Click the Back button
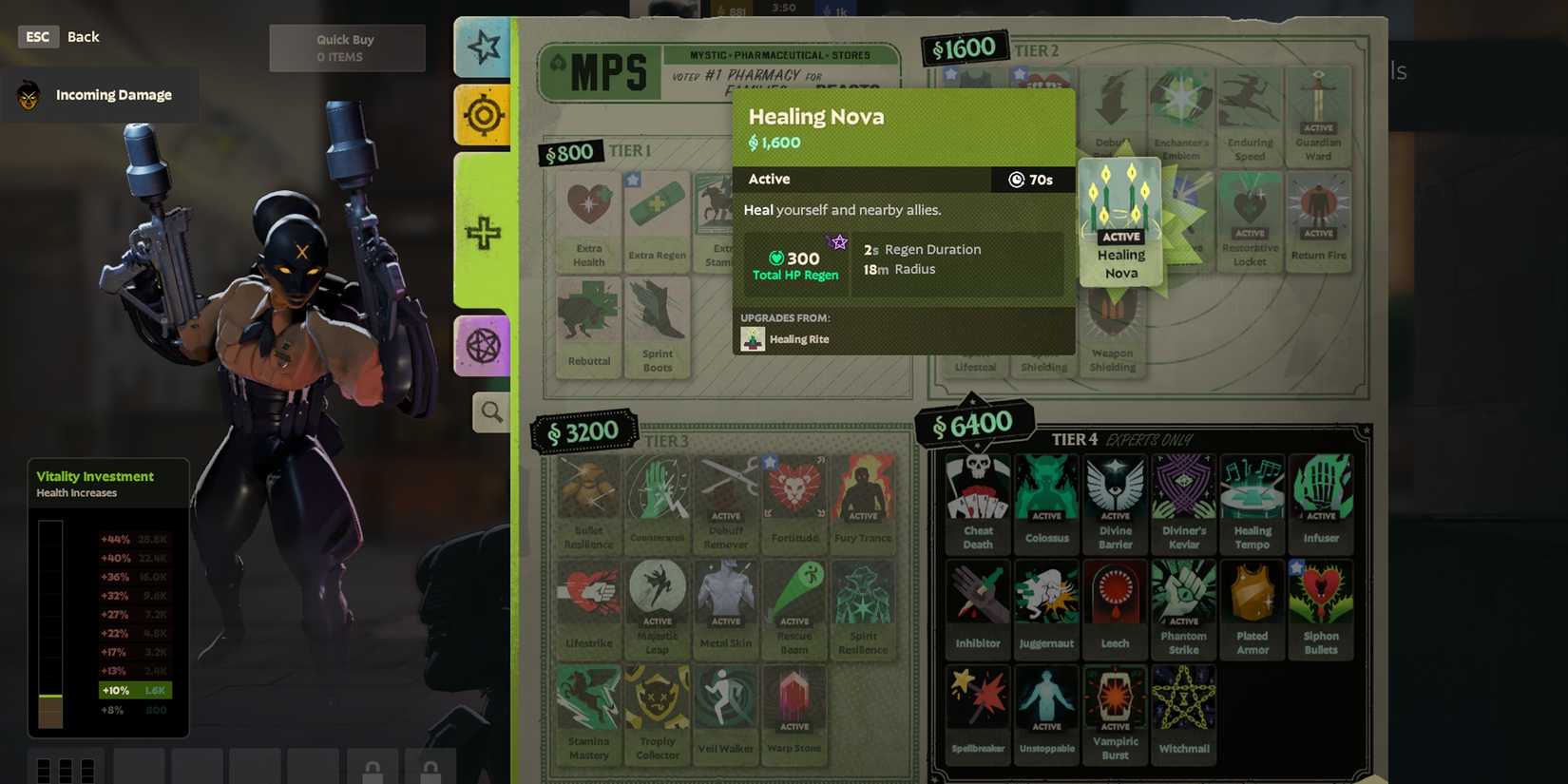Viewport: 1568px width, 784px height. 83,36
